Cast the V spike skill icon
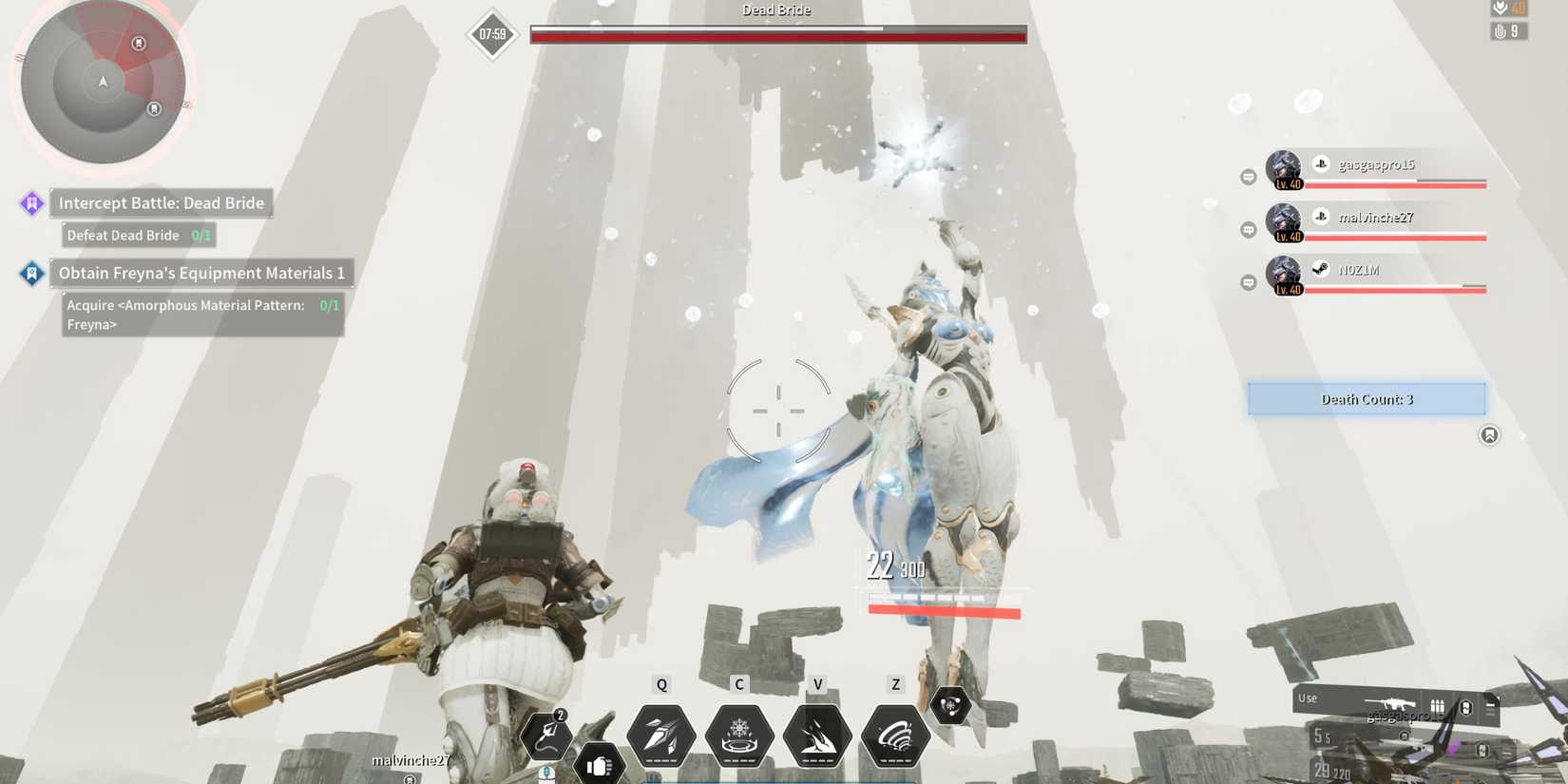1568x784 pixels. (x=818, y=734)
